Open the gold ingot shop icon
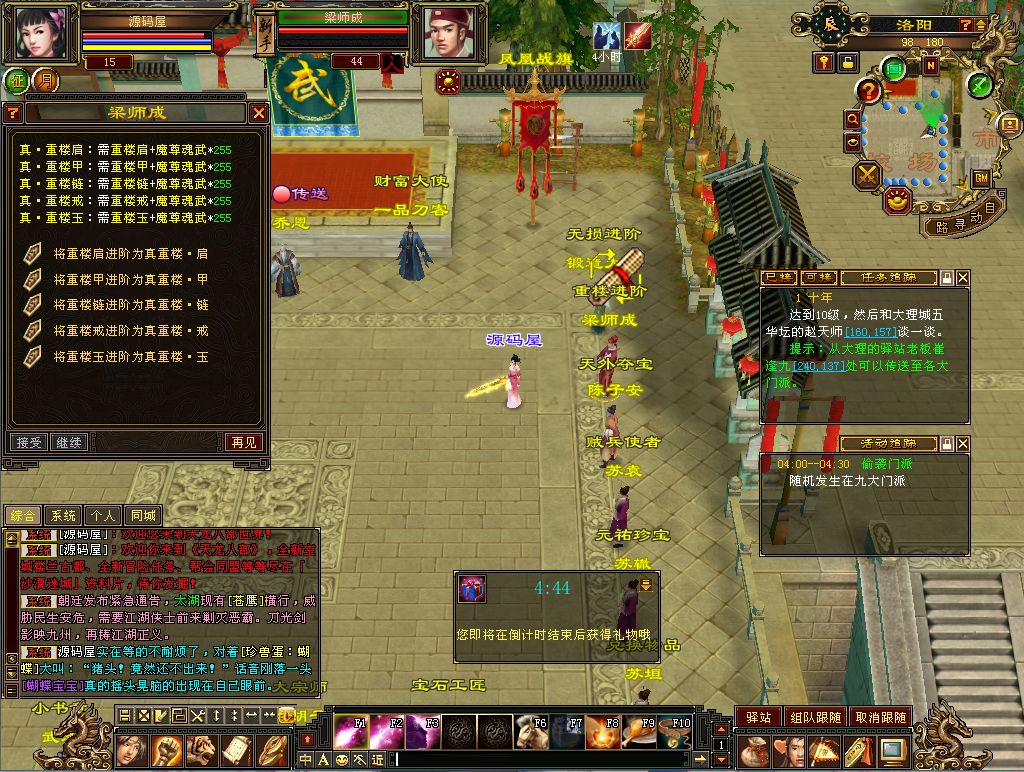 click(899, 201)
